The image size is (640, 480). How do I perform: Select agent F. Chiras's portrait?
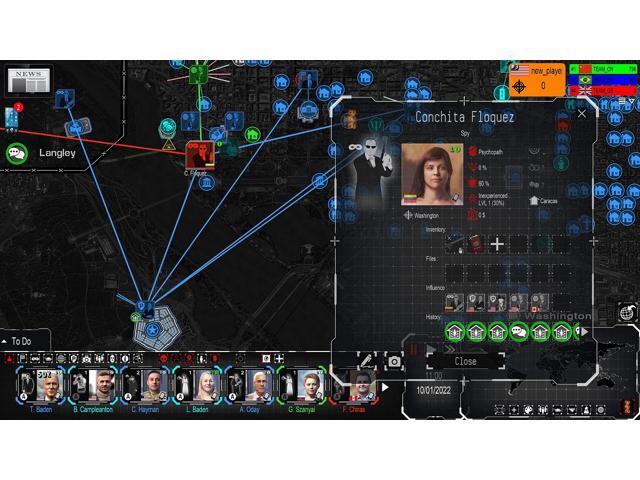click(355, 385)
